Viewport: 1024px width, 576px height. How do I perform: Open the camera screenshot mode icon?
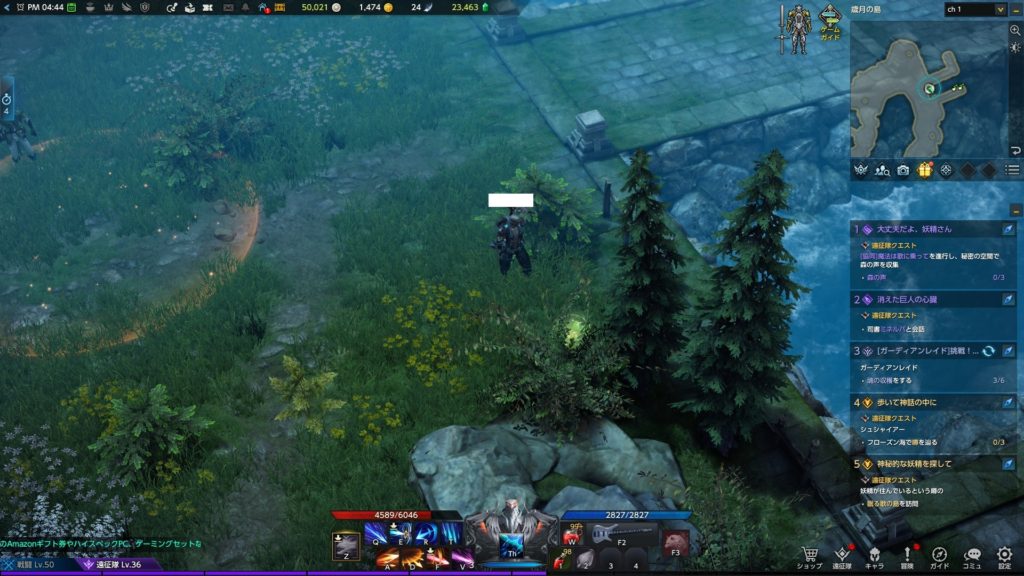[x=903, y=170]
